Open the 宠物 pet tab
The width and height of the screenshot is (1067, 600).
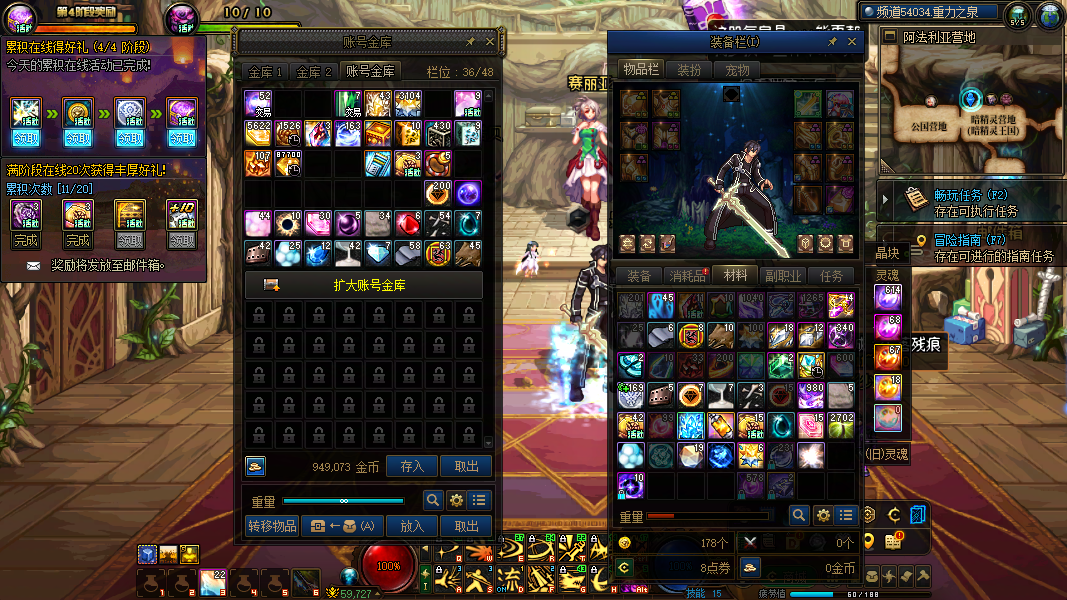pos(738,70)
